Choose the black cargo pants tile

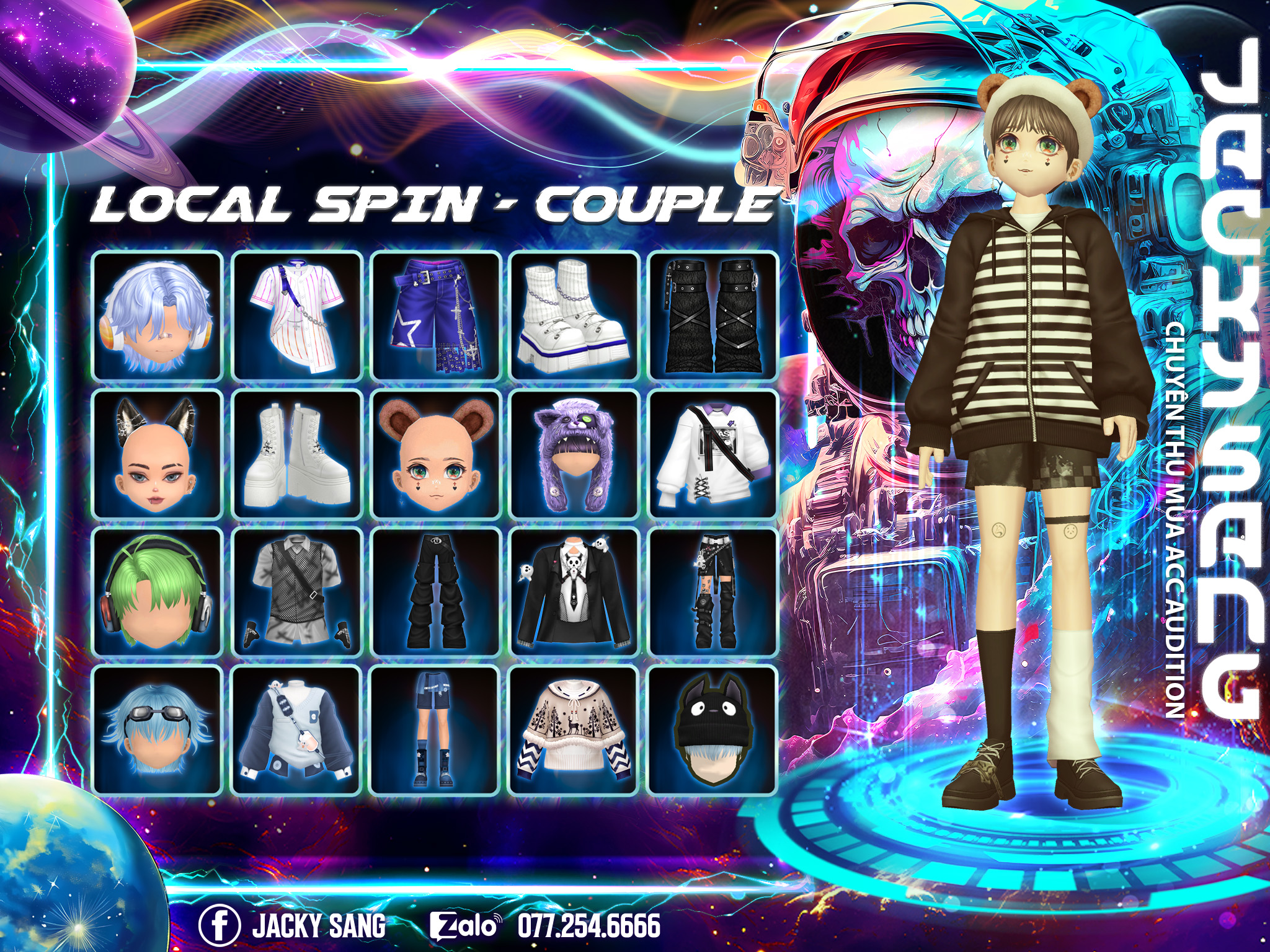point(435,592)
